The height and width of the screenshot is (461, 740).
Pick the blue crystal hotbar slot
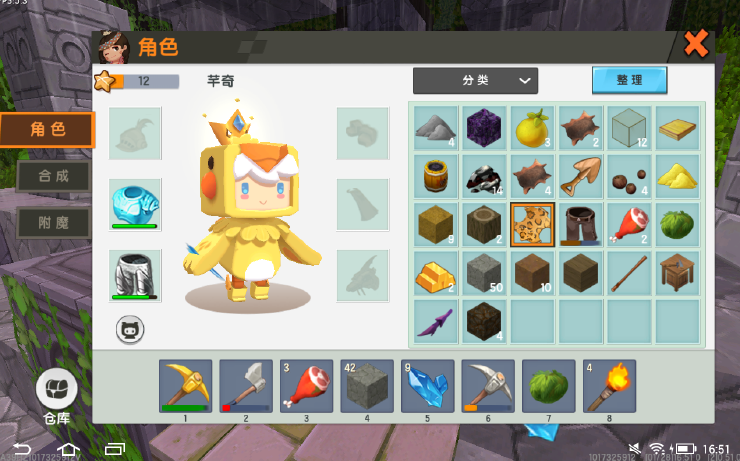coord(427,386)
